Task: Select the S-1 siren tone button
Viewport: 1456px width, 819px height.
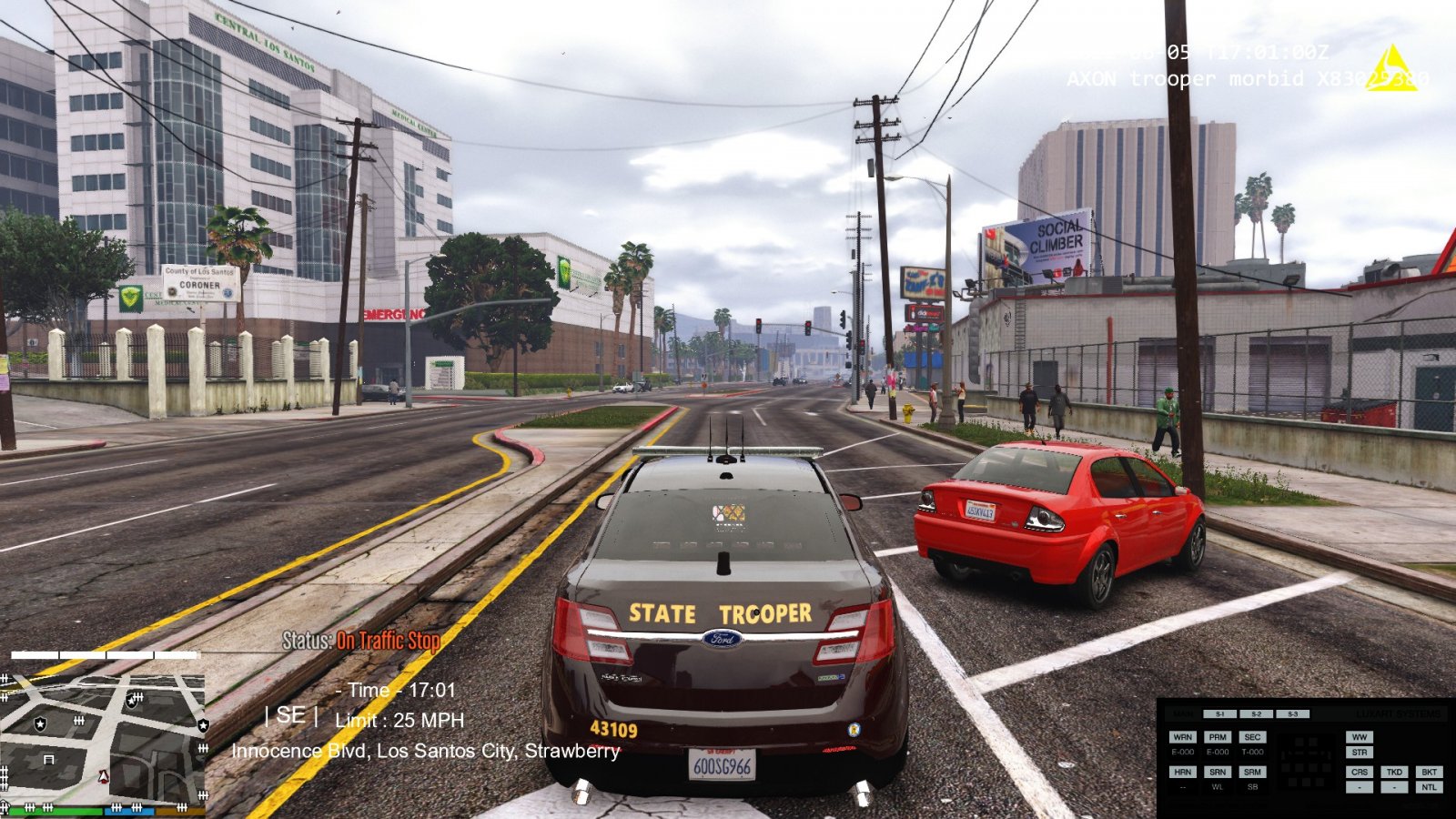Action: pyautogui.click(x=1219, y=714)
